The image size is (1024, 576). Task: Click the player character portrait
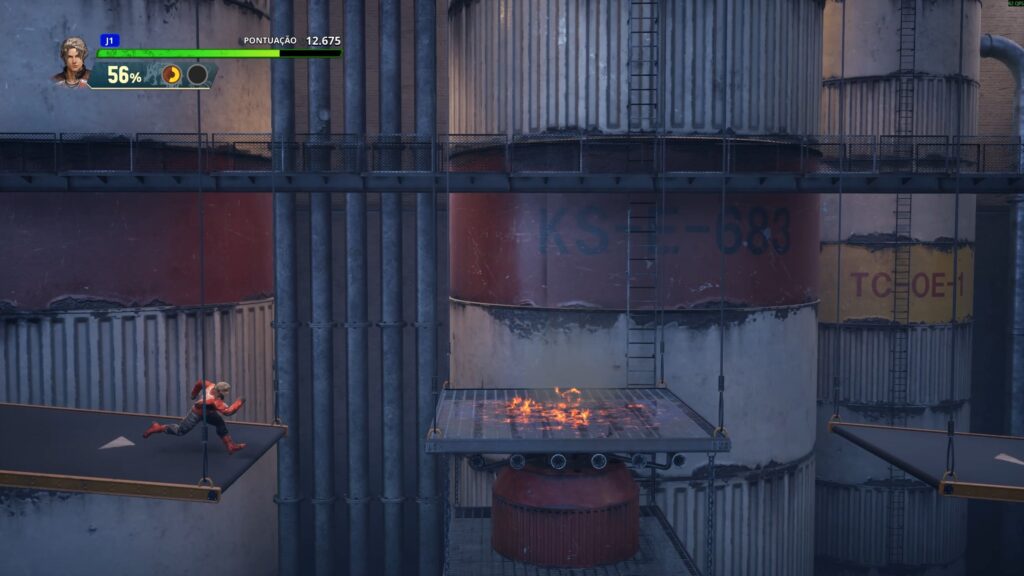click(72, 61)
